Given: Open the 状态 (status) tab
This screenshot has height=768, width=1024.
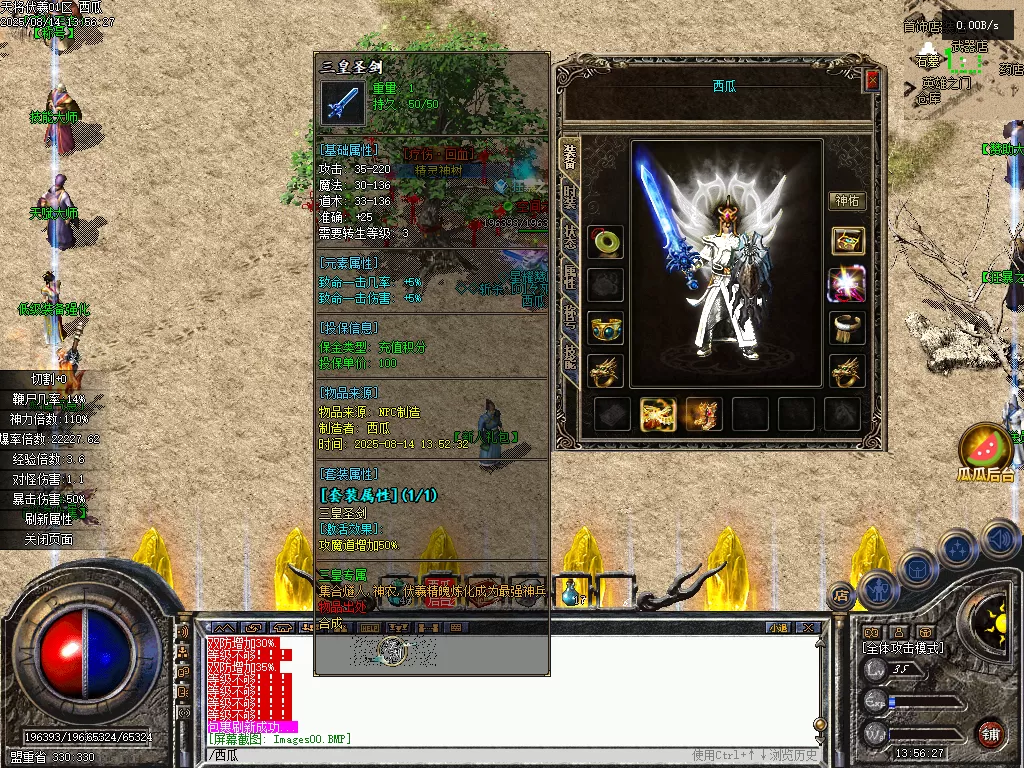Looking at the screenshot, I should tap(569, 236).
